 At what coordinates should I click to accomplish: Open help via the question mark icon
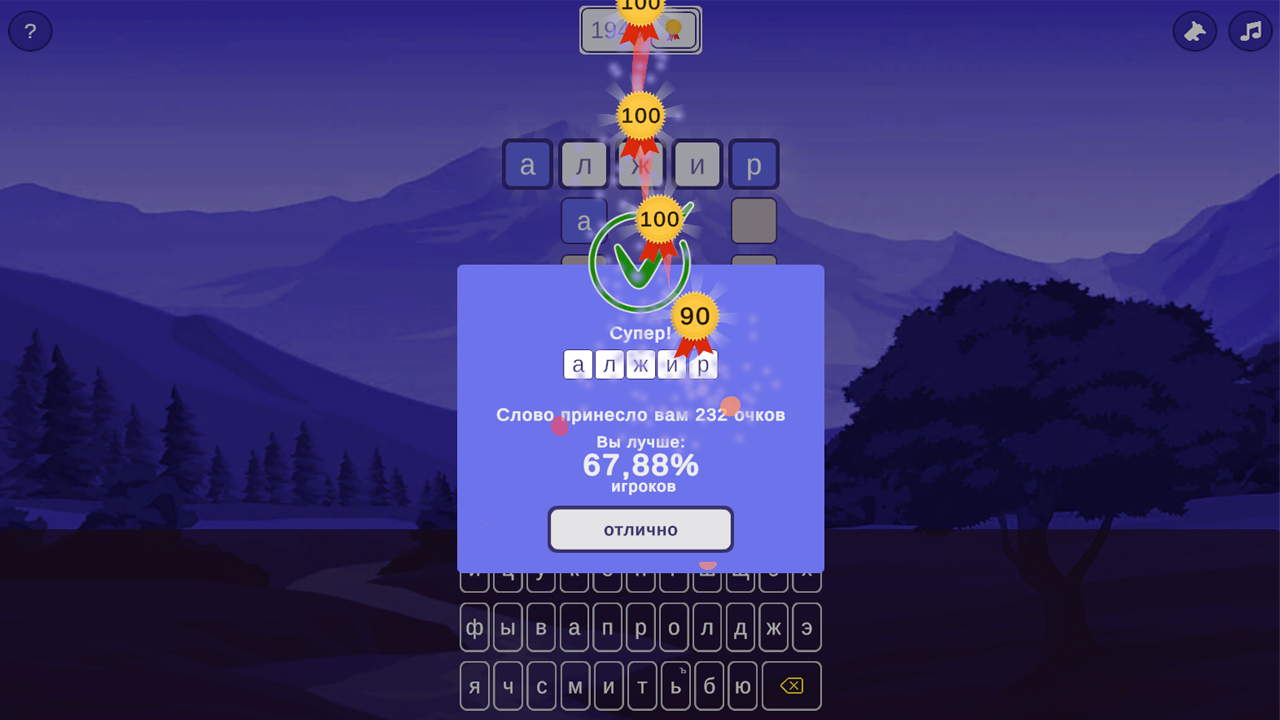(x=30, y=31)
